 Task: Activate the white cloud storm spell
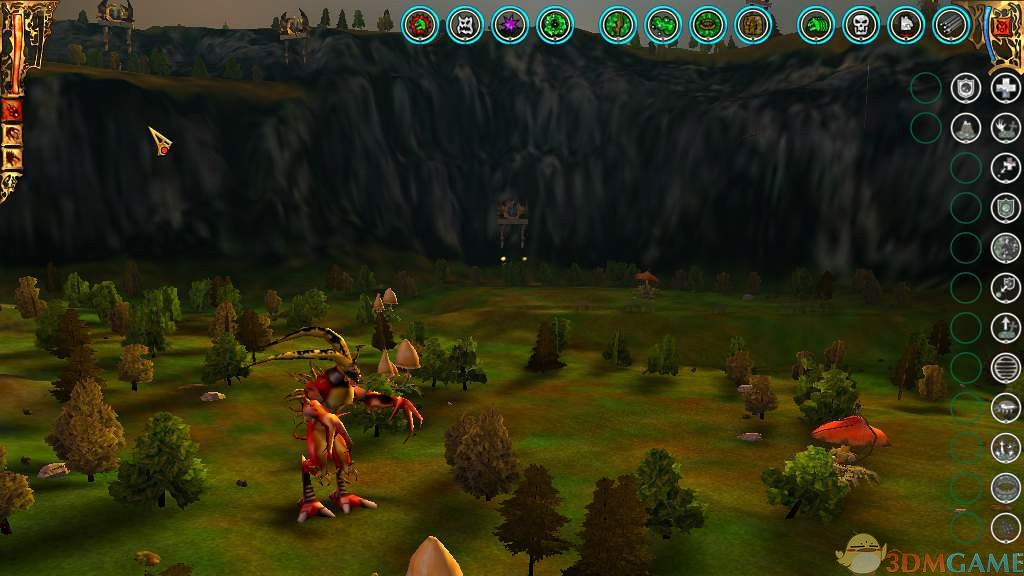(x=1005, y=408)
